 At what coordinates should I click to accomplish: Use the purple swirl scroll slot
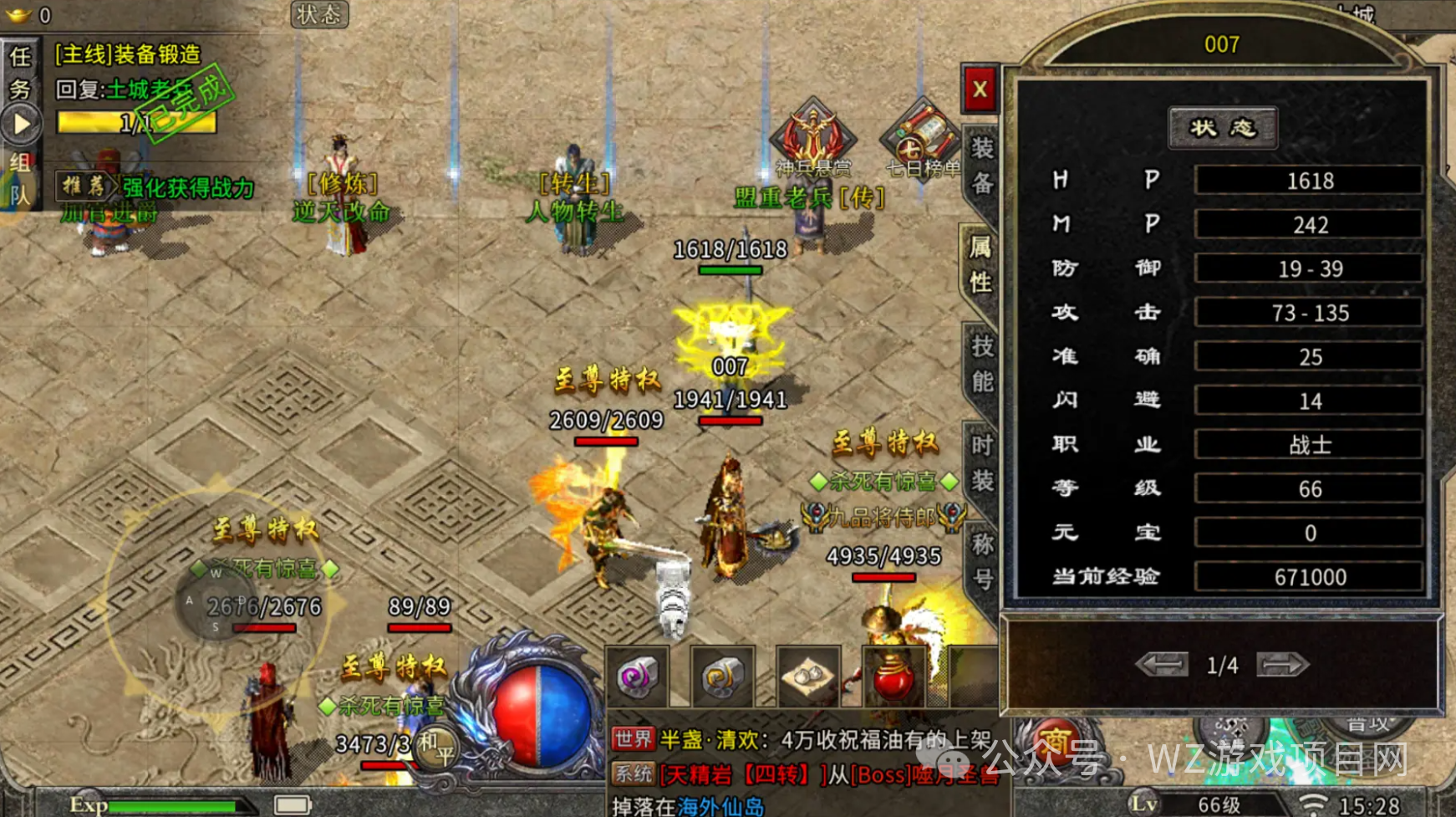pos(637,677)
